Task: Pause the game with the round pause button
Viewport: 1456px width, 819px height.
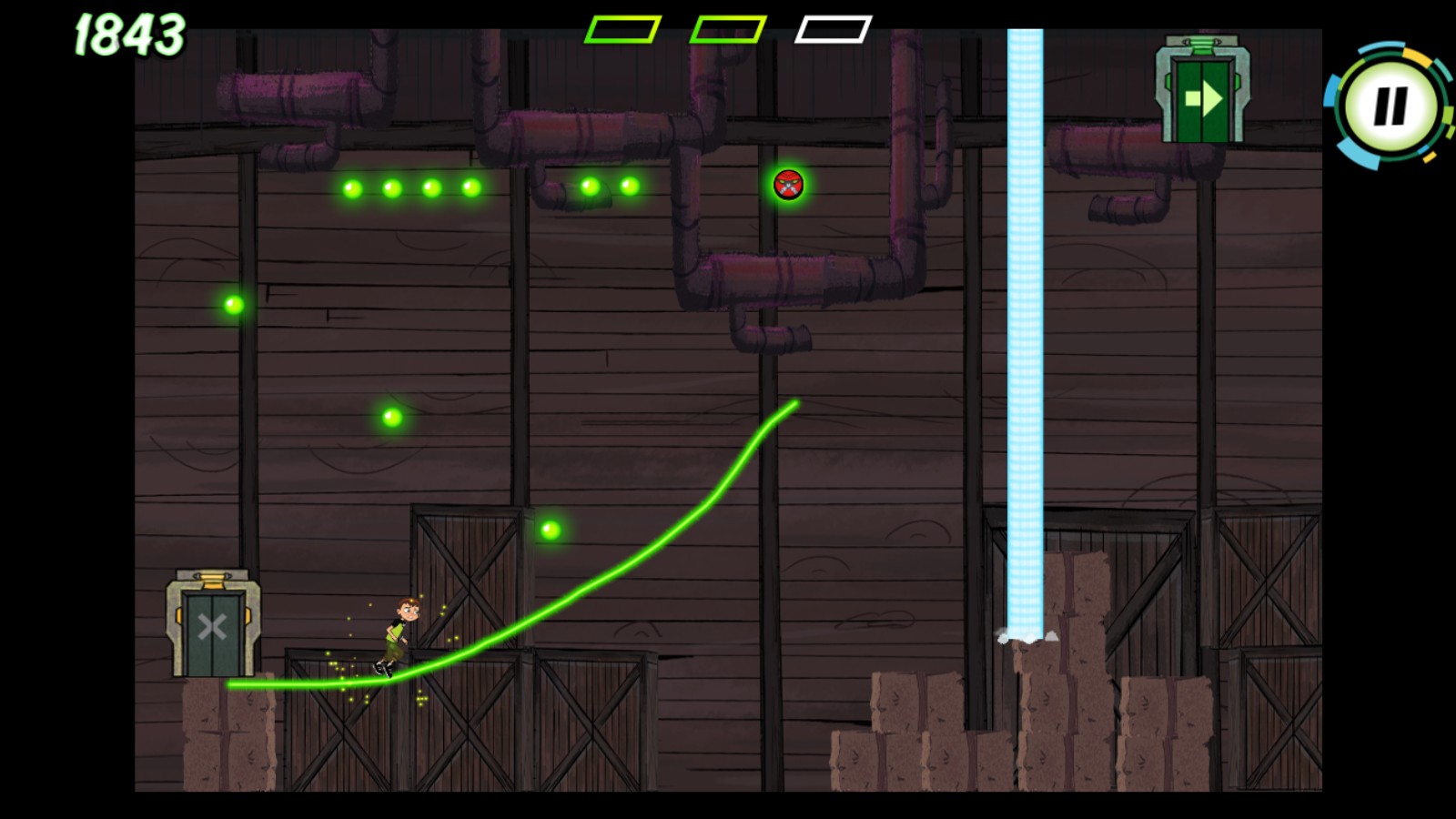Action: pos(1390,106)
